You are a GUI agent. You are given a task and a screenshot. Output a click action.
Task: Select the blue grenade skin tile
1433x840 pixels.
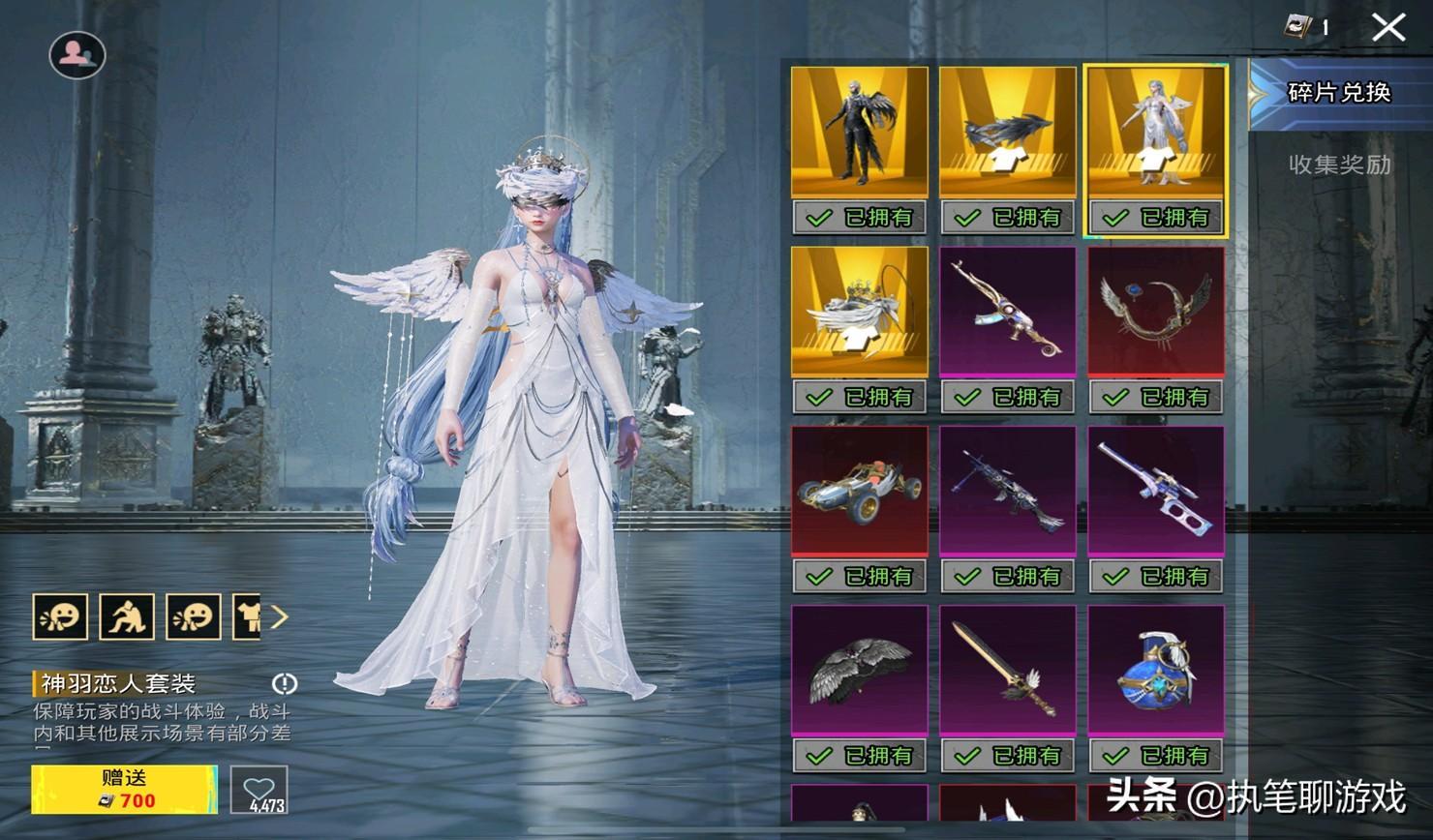1155,670
